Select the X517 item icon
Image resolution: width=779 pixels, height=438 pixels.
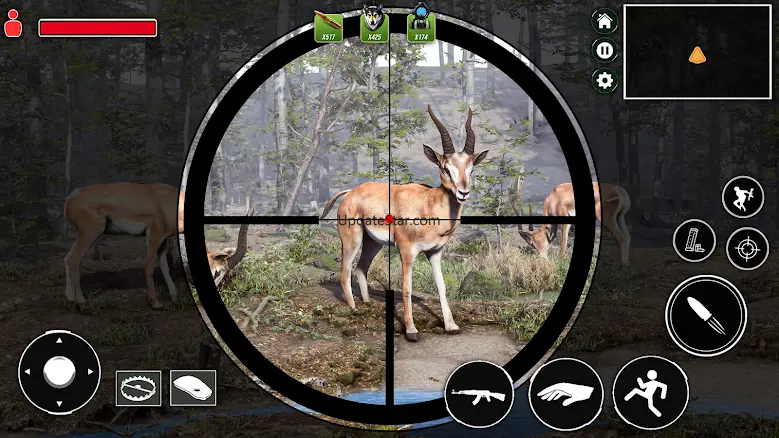point(328,26)
